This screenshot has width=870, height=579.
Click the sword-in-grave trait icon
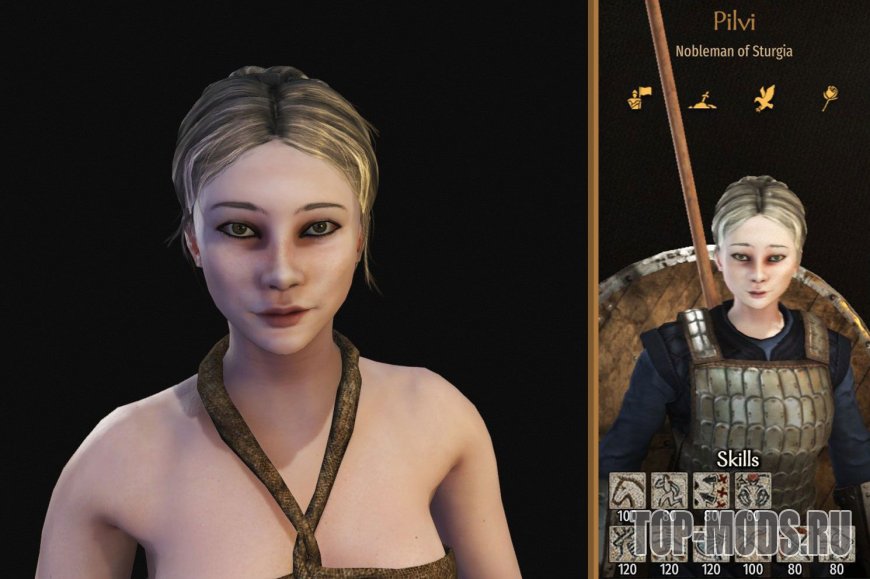[x=703, y=98]
